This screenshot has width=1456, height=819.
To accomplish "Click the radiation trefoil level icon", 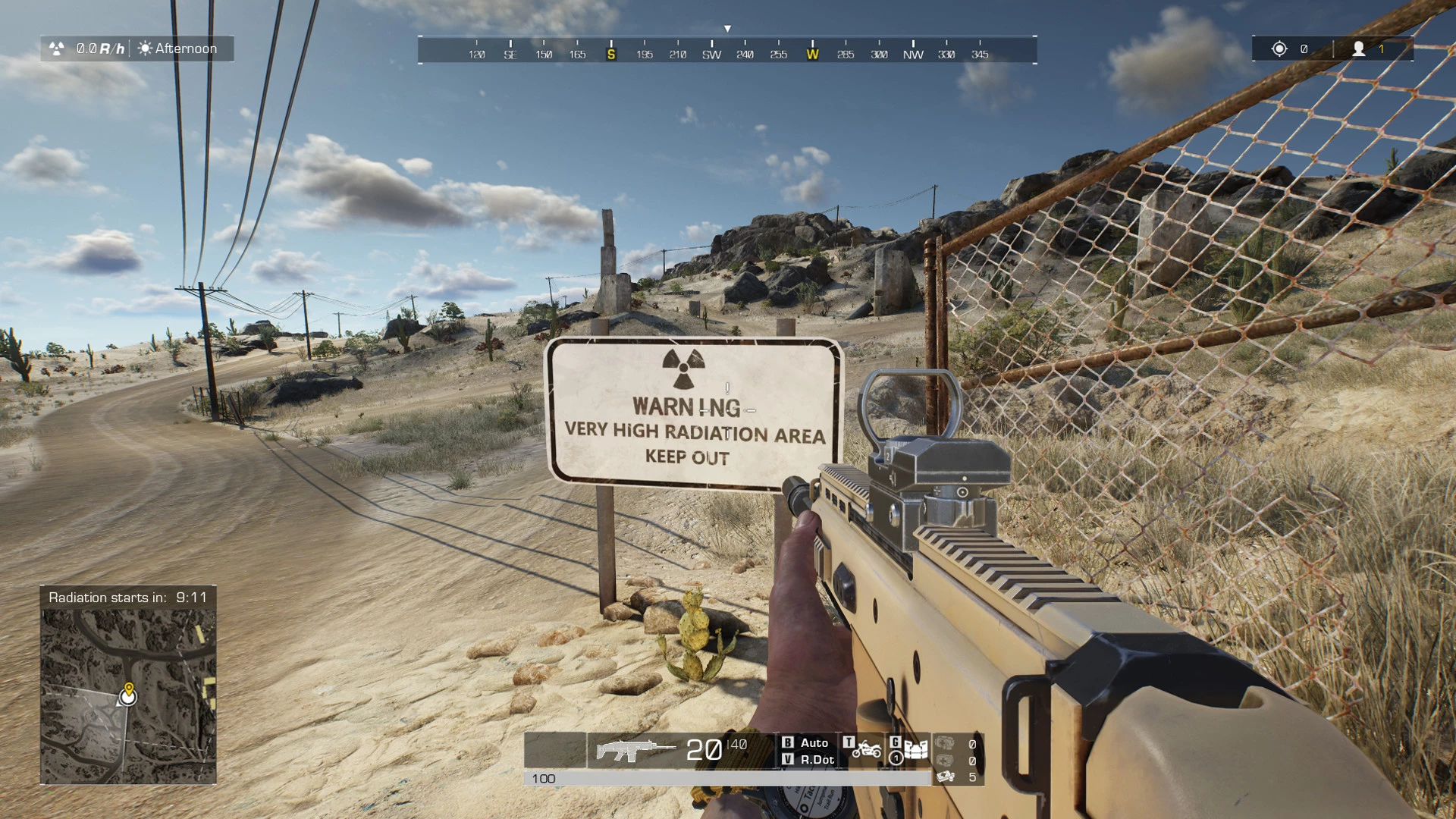I will (x=57, y=49).
